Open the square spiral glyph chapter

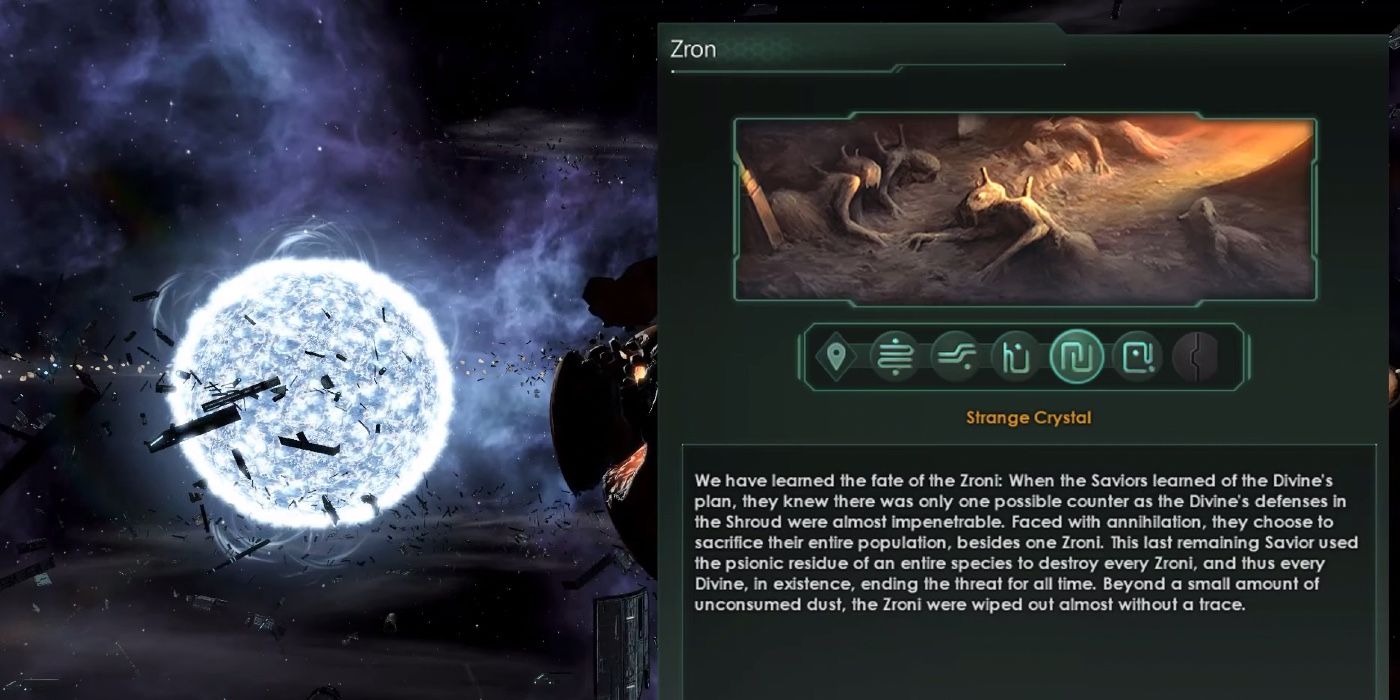click(1137, 357)
